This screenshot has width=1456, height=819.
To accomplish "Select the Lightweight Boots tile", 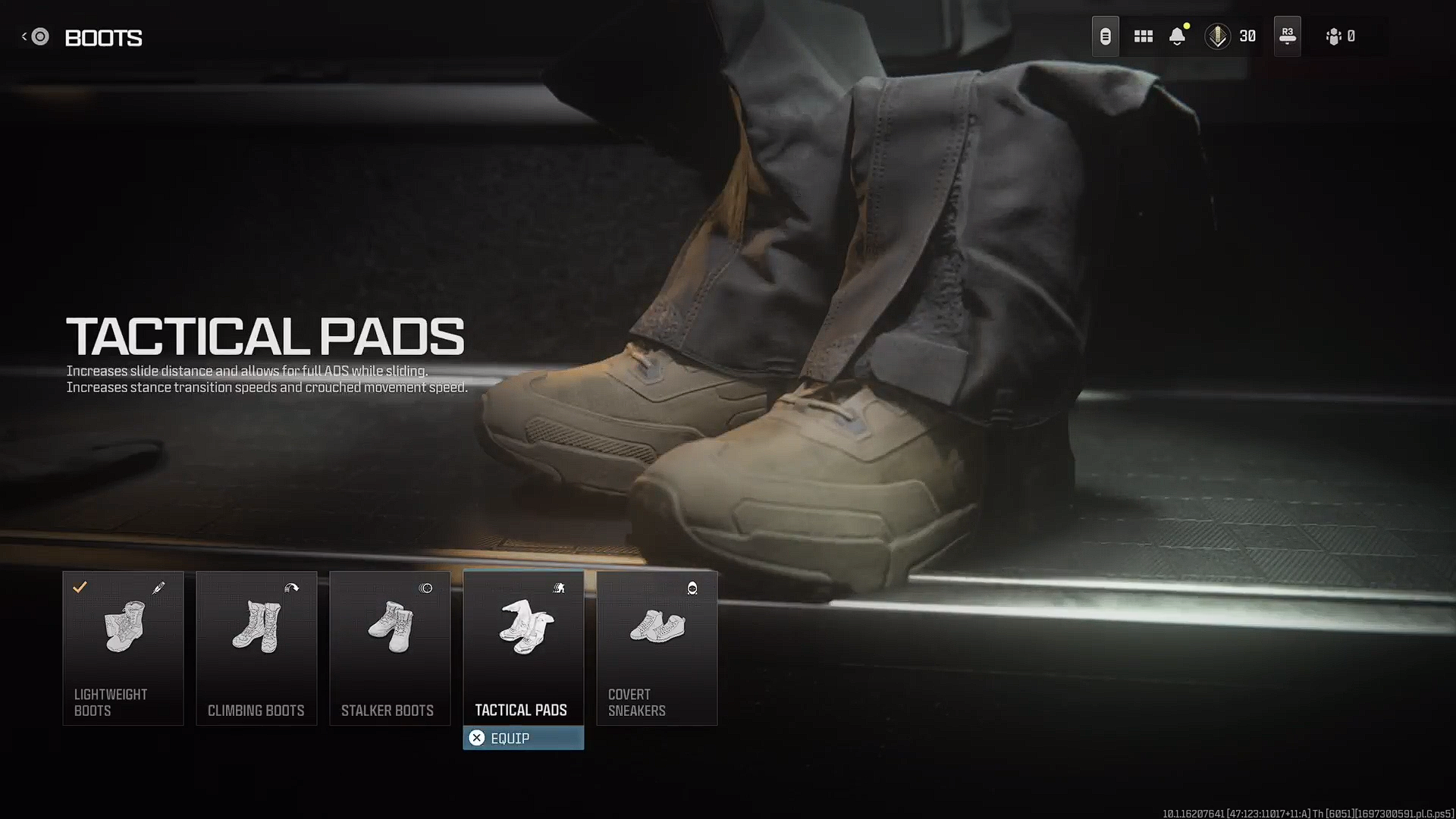I will [x=123, y=648].
